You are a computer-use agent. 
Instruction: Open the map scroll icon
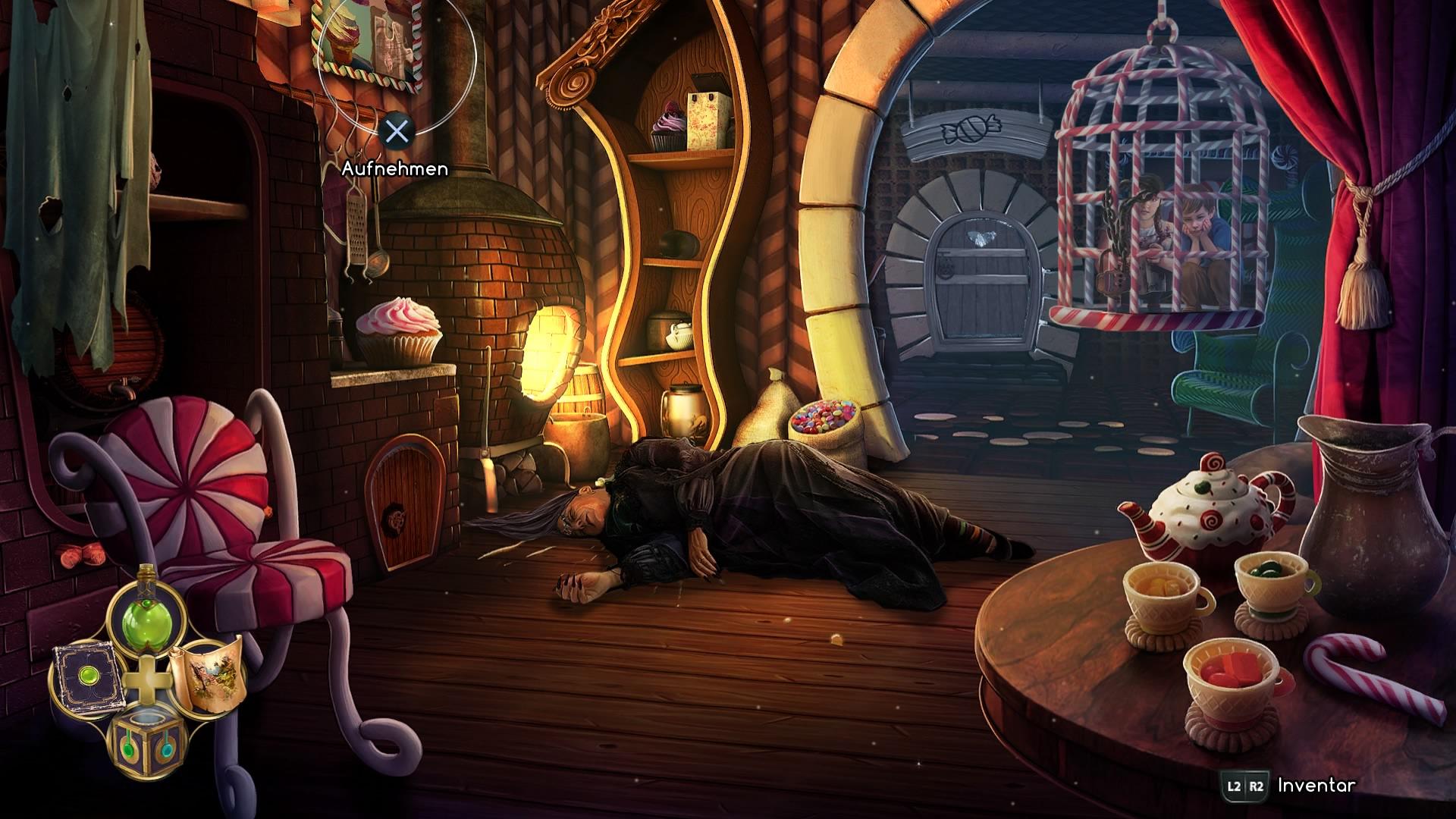[x=206, y=674]
